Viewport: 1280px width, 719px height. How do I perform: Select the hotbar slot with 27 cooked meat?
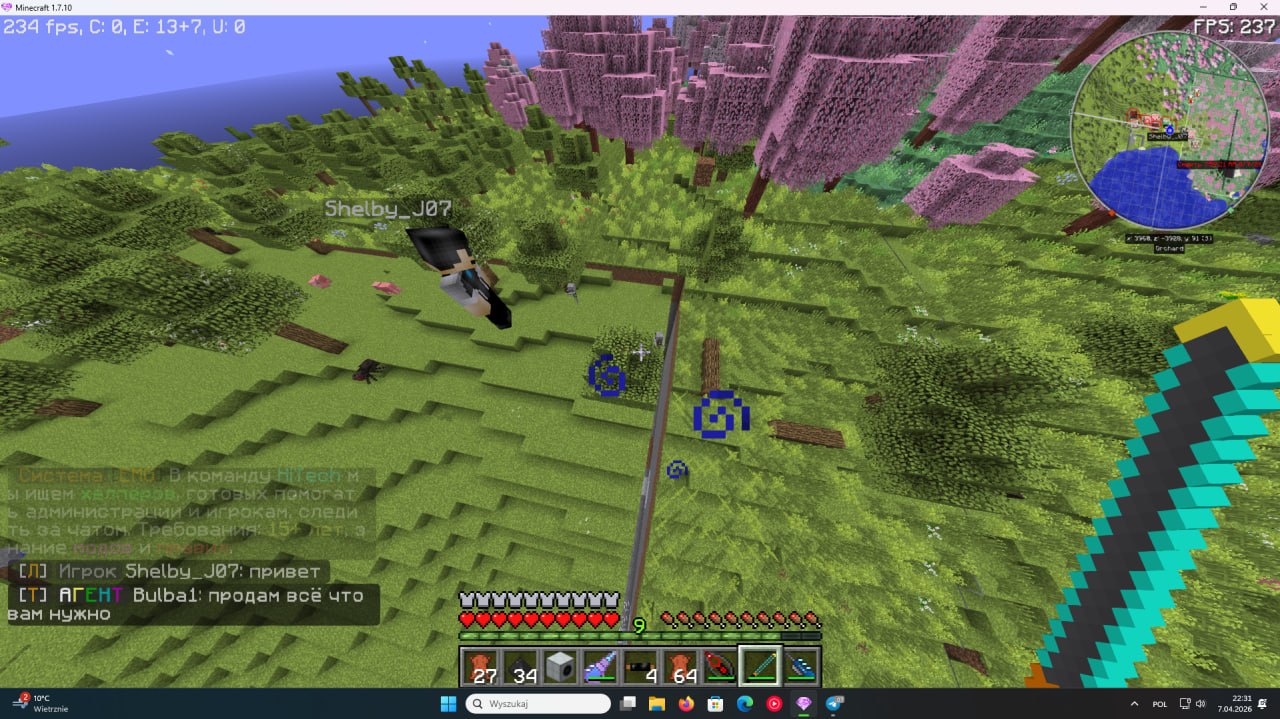481,667
